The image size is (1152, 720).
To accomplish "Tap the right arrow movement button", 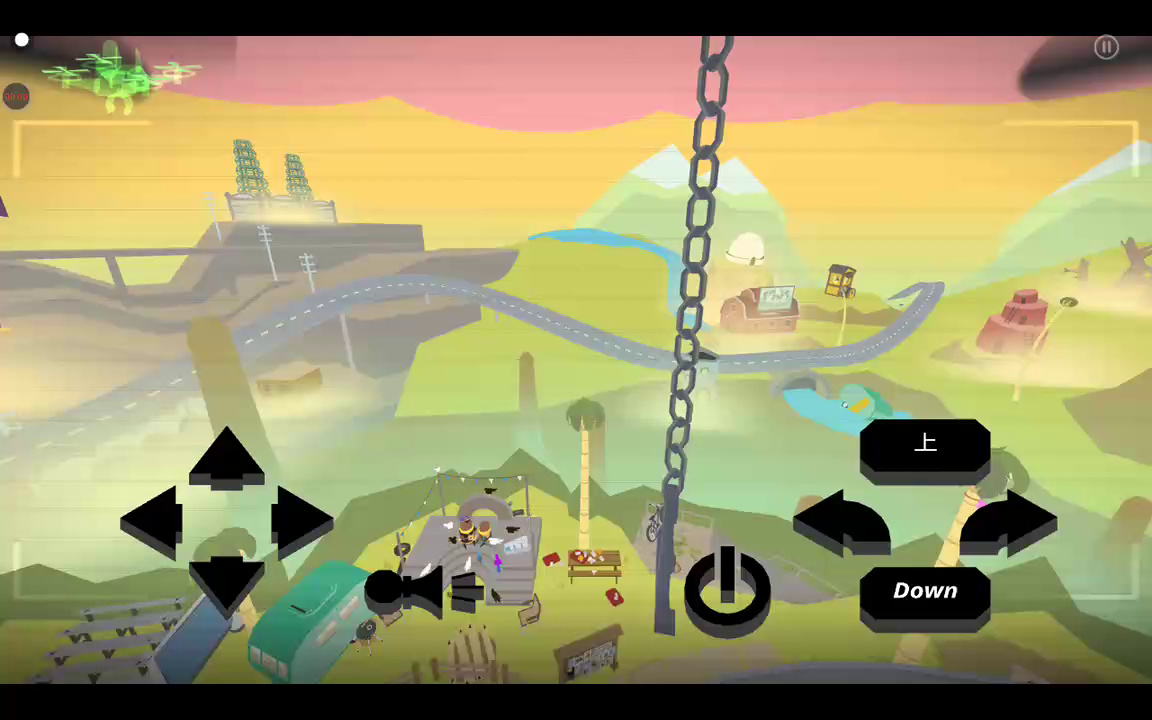I will [301, 522].
